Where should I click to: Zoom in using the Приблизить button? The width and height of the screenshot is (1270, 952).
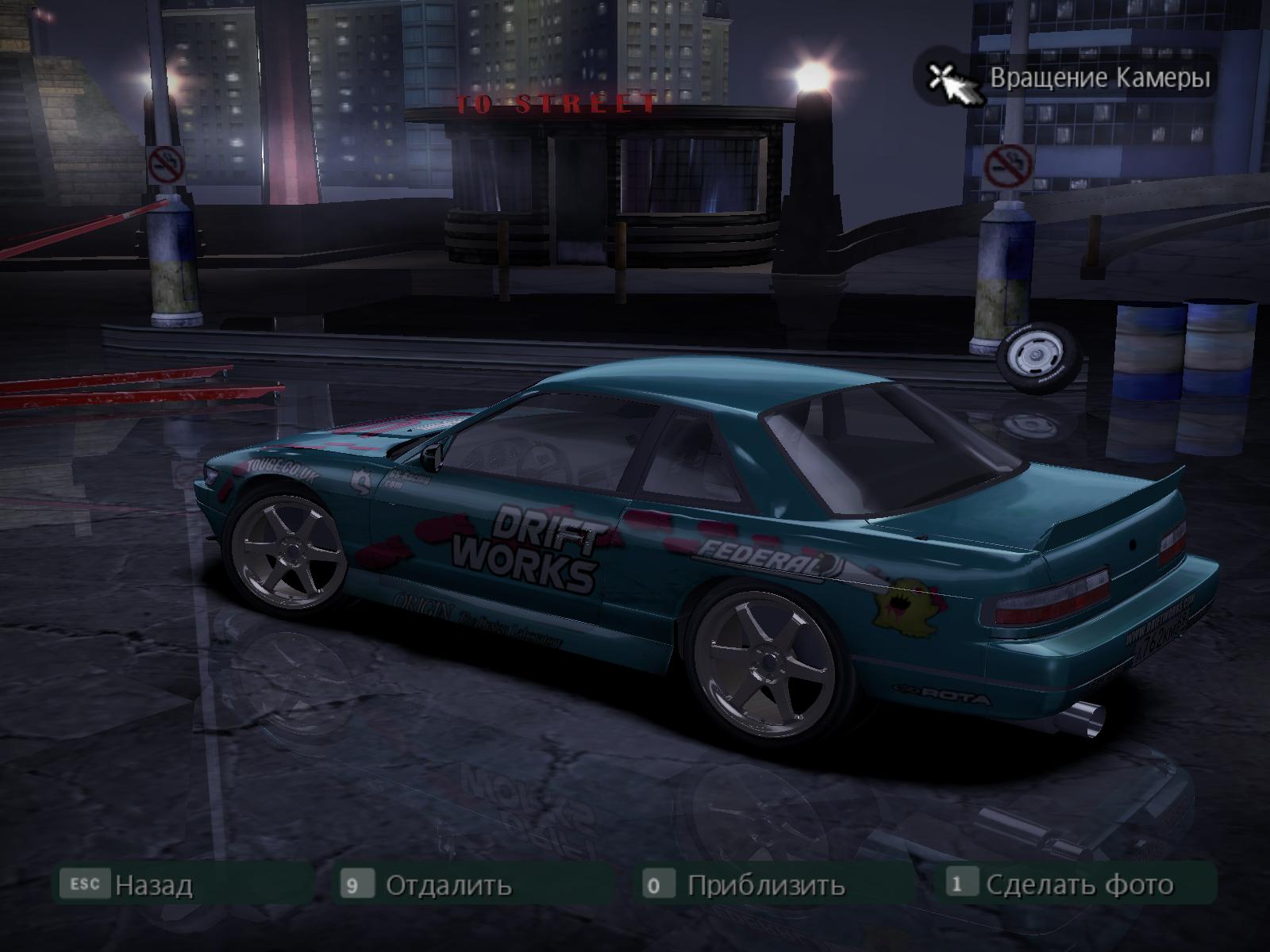764,884
